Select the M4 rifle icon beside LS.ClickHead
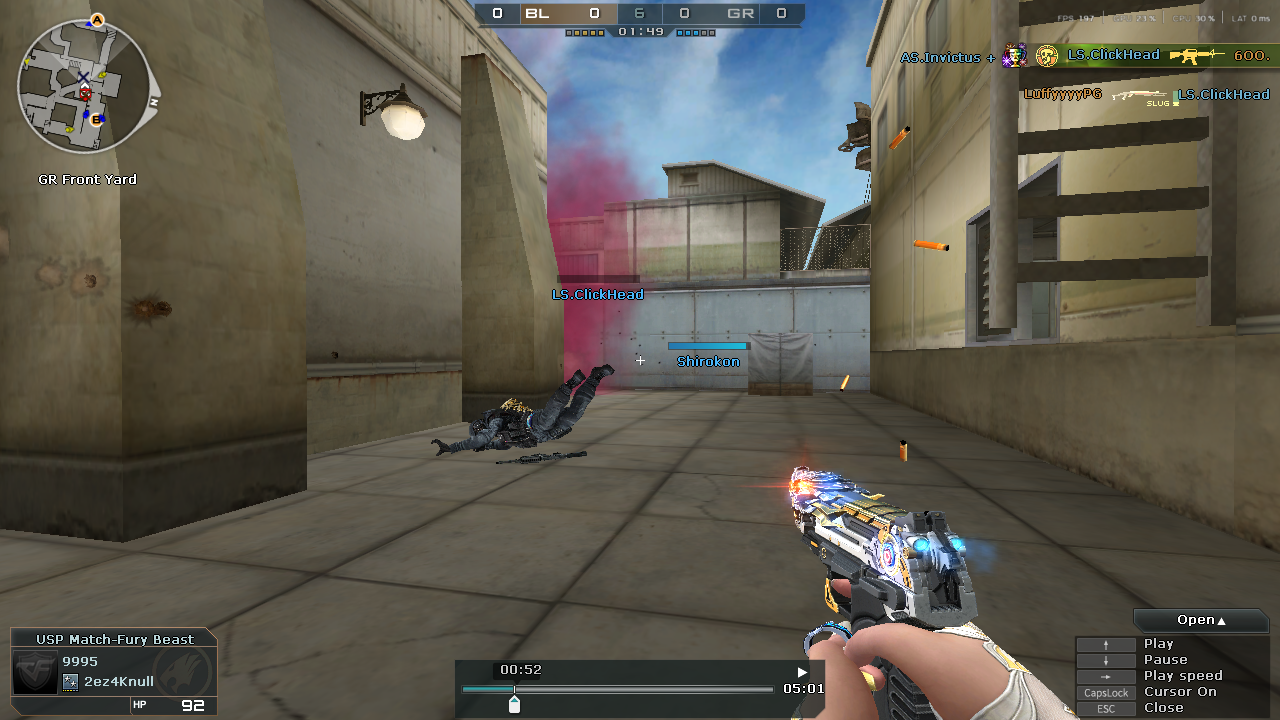Viewport: 1280px width, 720px height. point(1195,56)
